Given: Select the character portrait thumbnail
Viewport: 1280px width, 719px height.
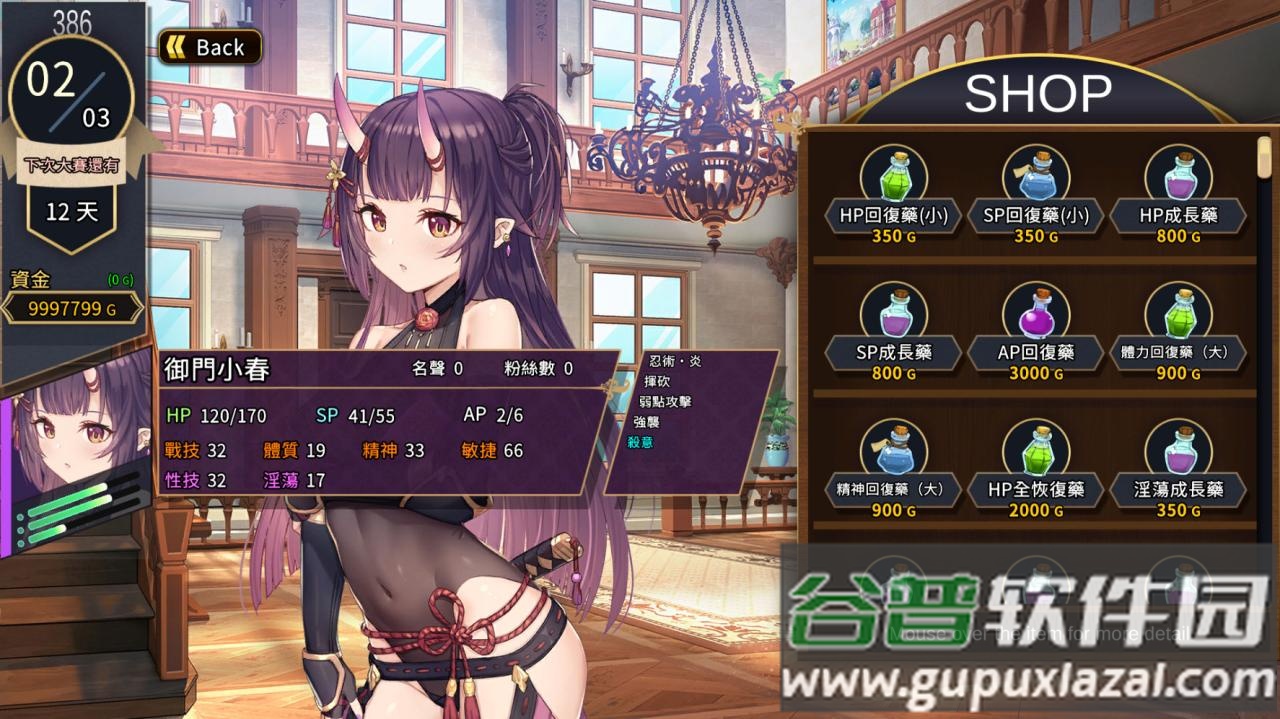Looking at the screenshot, I should [x=75, y=450].
